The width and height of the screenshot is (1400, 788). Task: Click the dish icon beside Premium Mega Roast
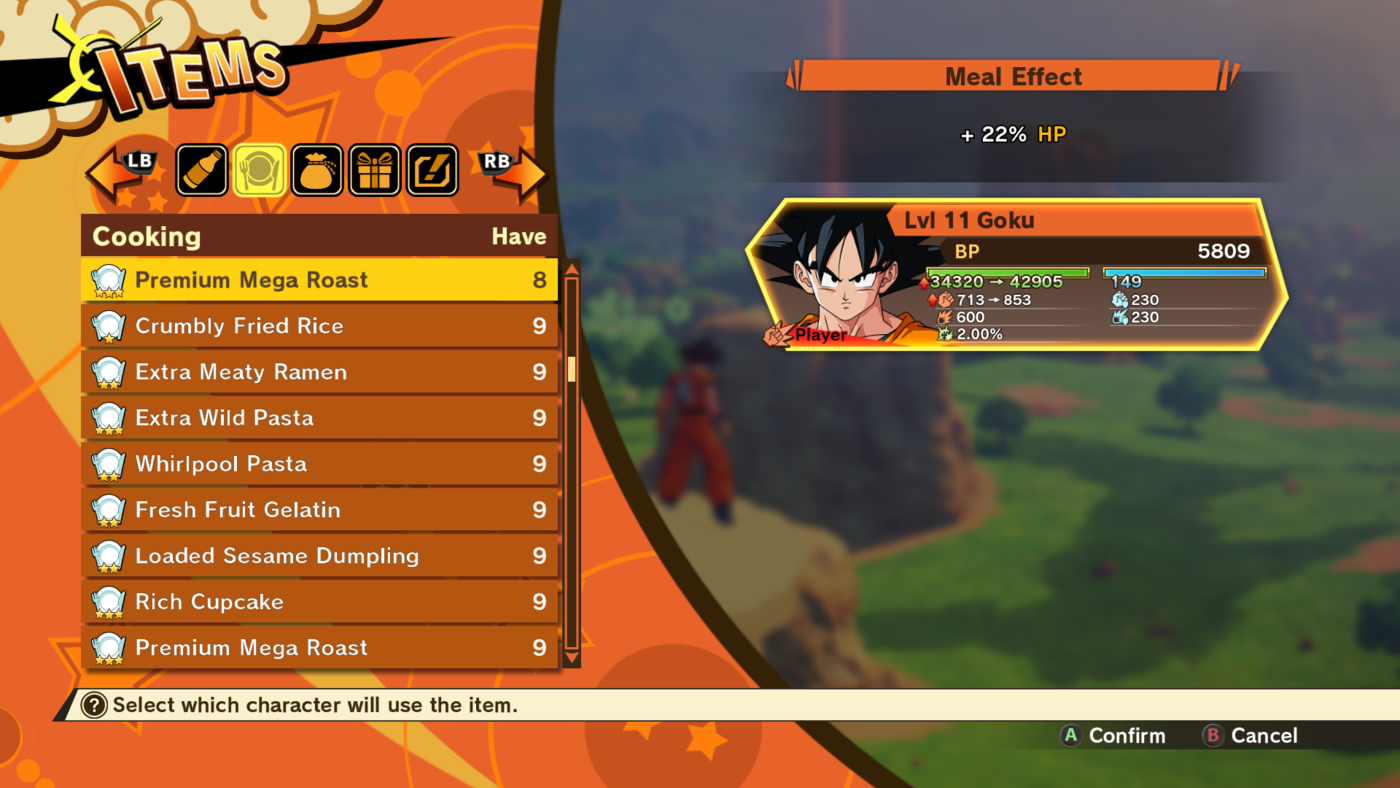click(x=108, y=279)
